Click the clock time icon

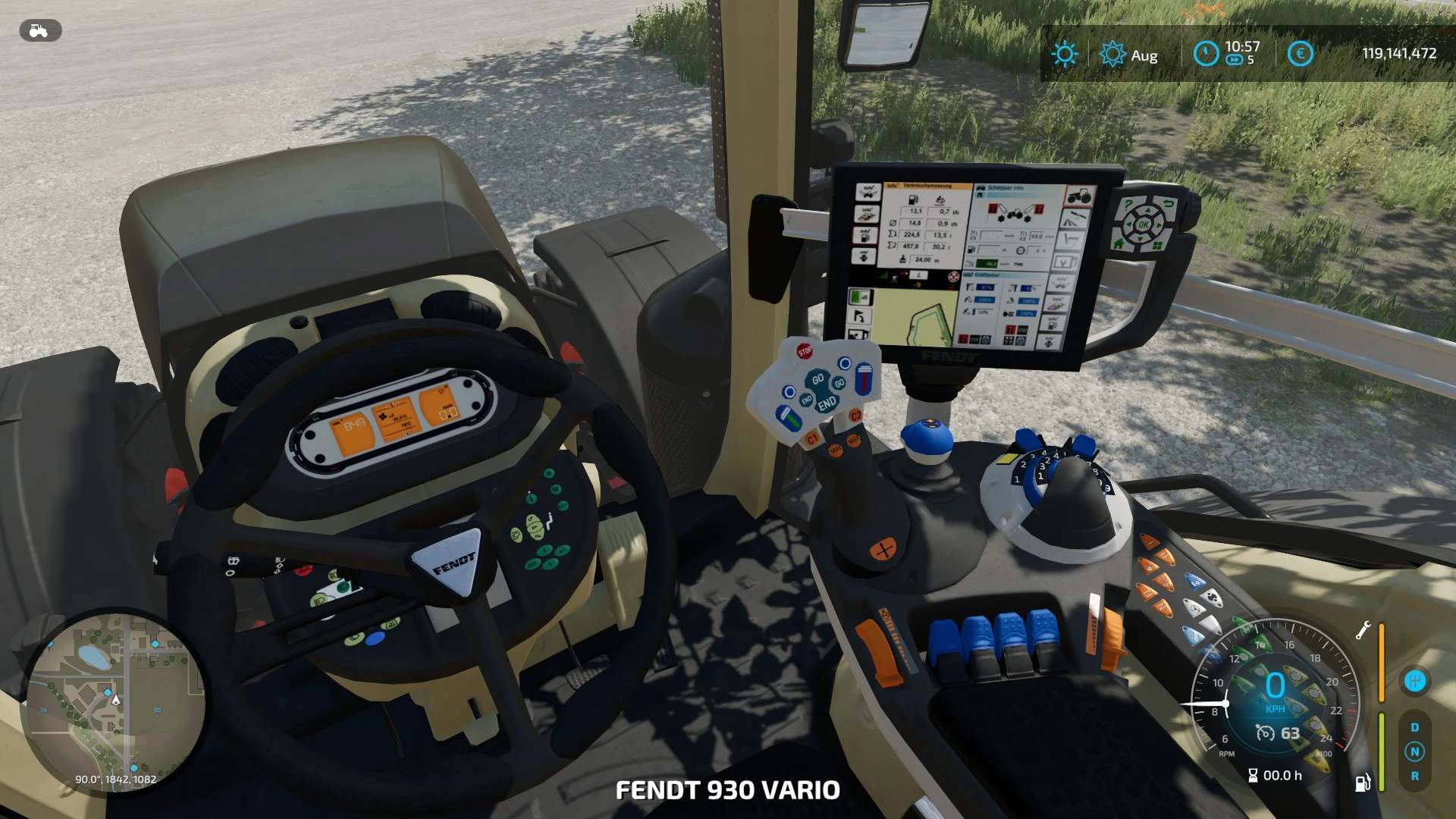pos(1205,53)
